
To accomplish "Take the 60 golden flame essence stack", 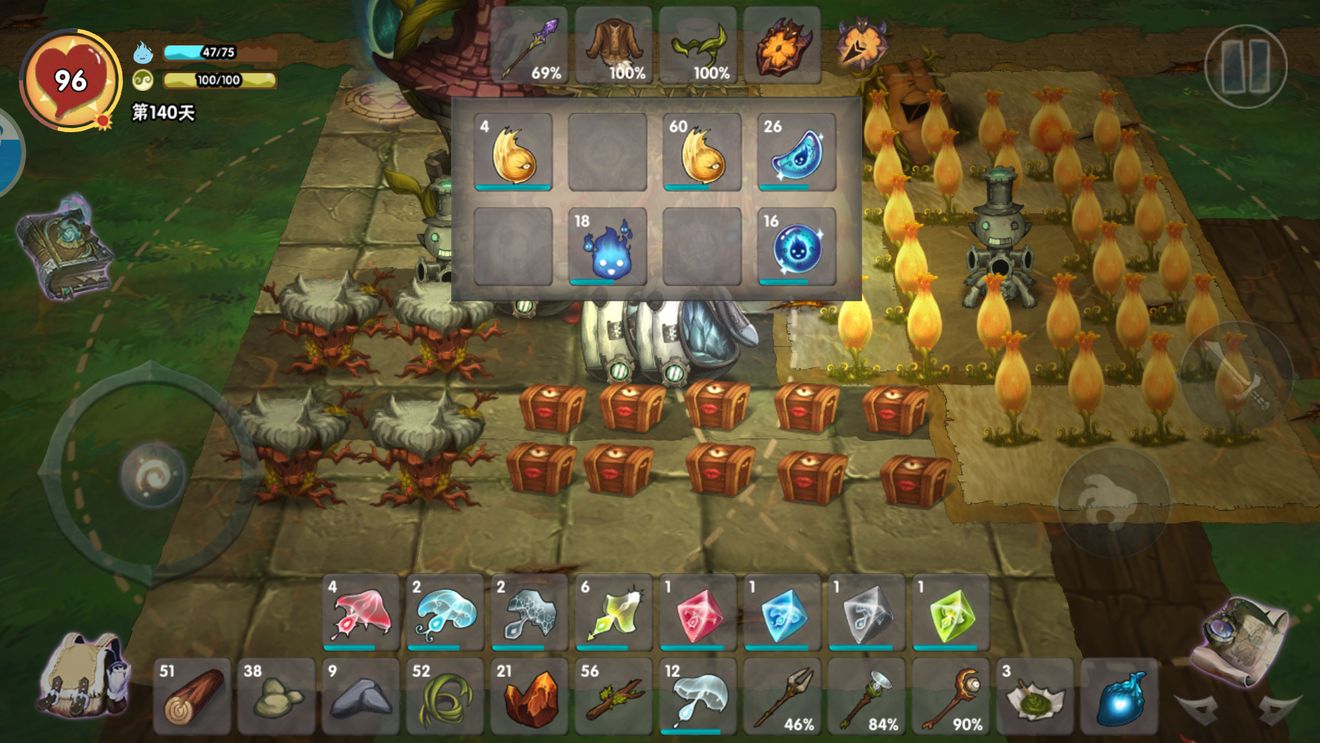I will pyautogui.click(x=702, y=152).
